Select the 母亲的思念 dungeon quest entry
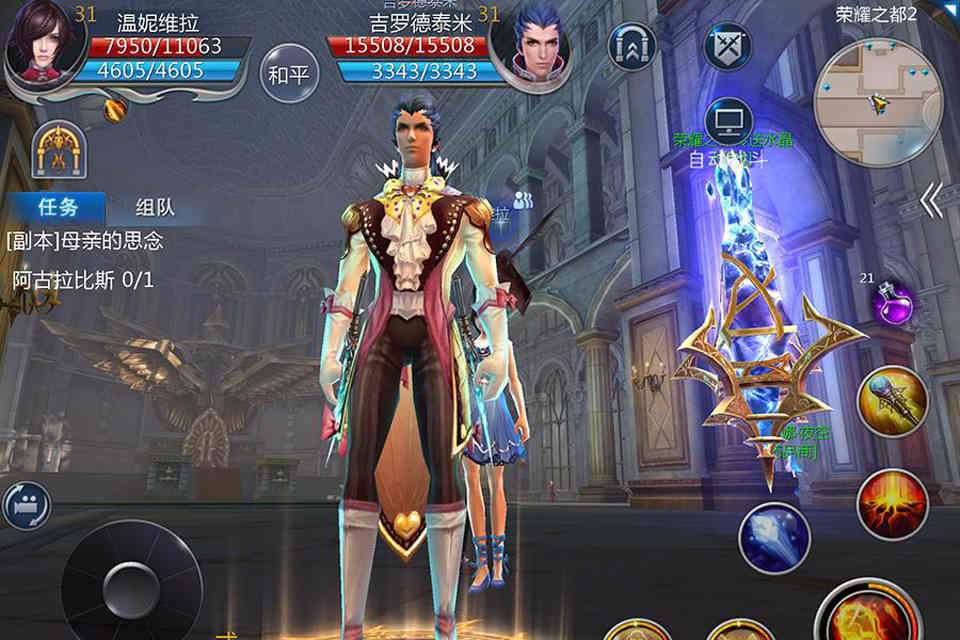960x640 pixels. click(x=85, y=241)
